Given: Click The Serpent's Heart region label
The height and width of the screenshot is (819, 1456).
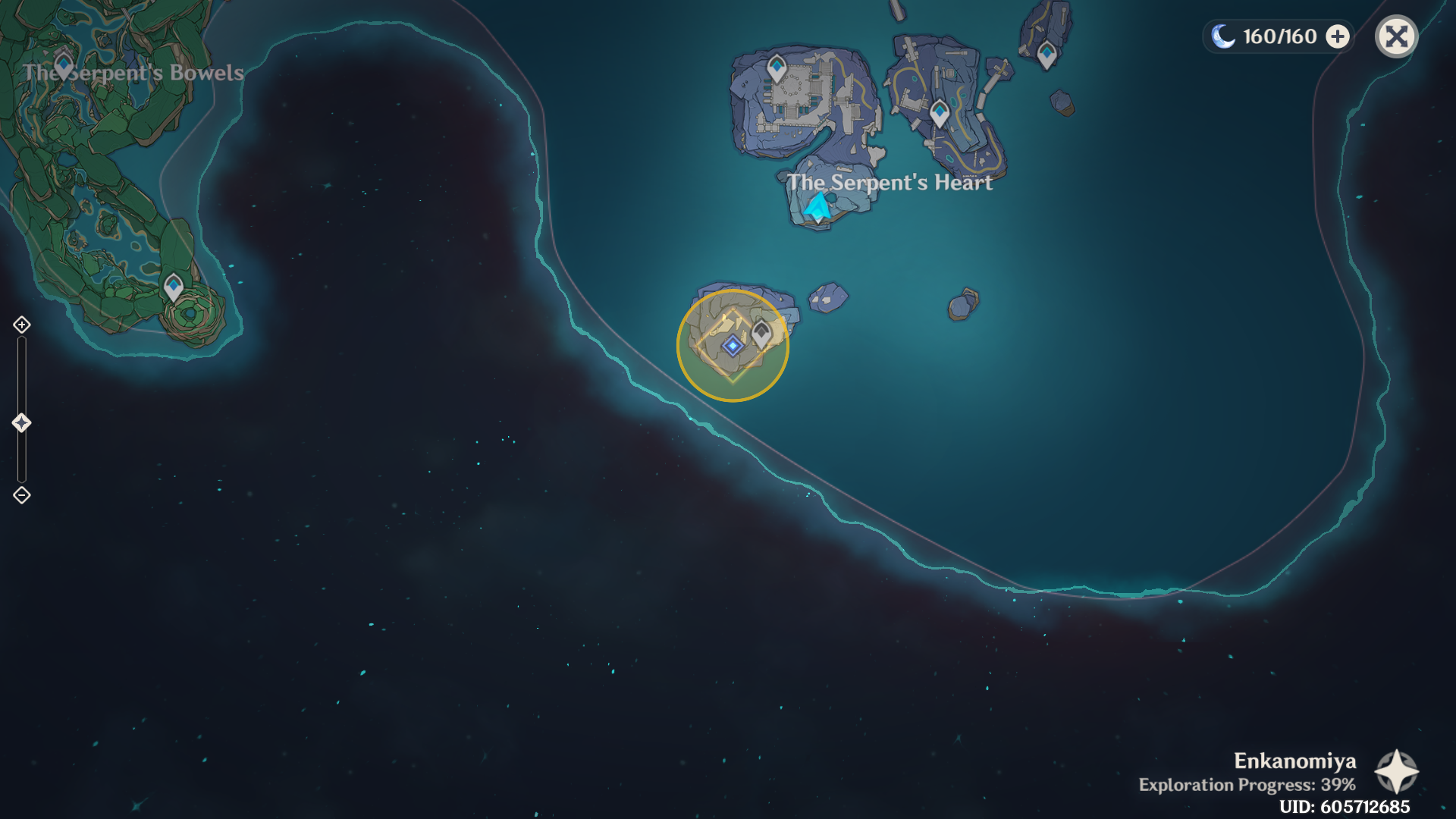Looking at the screenshot, I should tap(891, 182).
